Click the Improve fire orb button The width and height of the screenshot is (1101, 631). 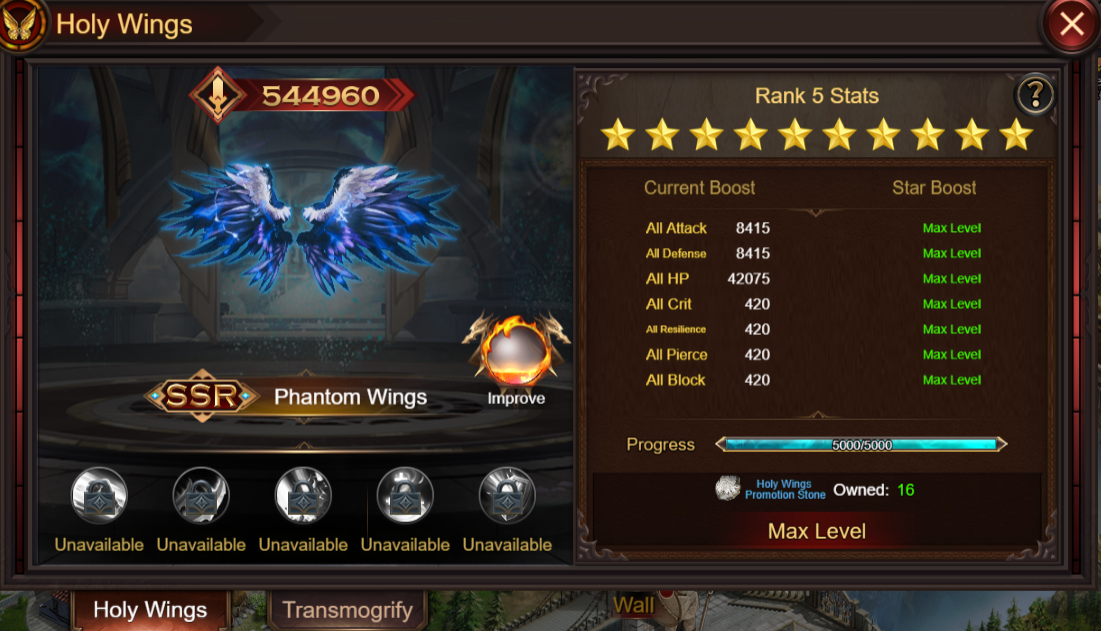tap(516, 355)
